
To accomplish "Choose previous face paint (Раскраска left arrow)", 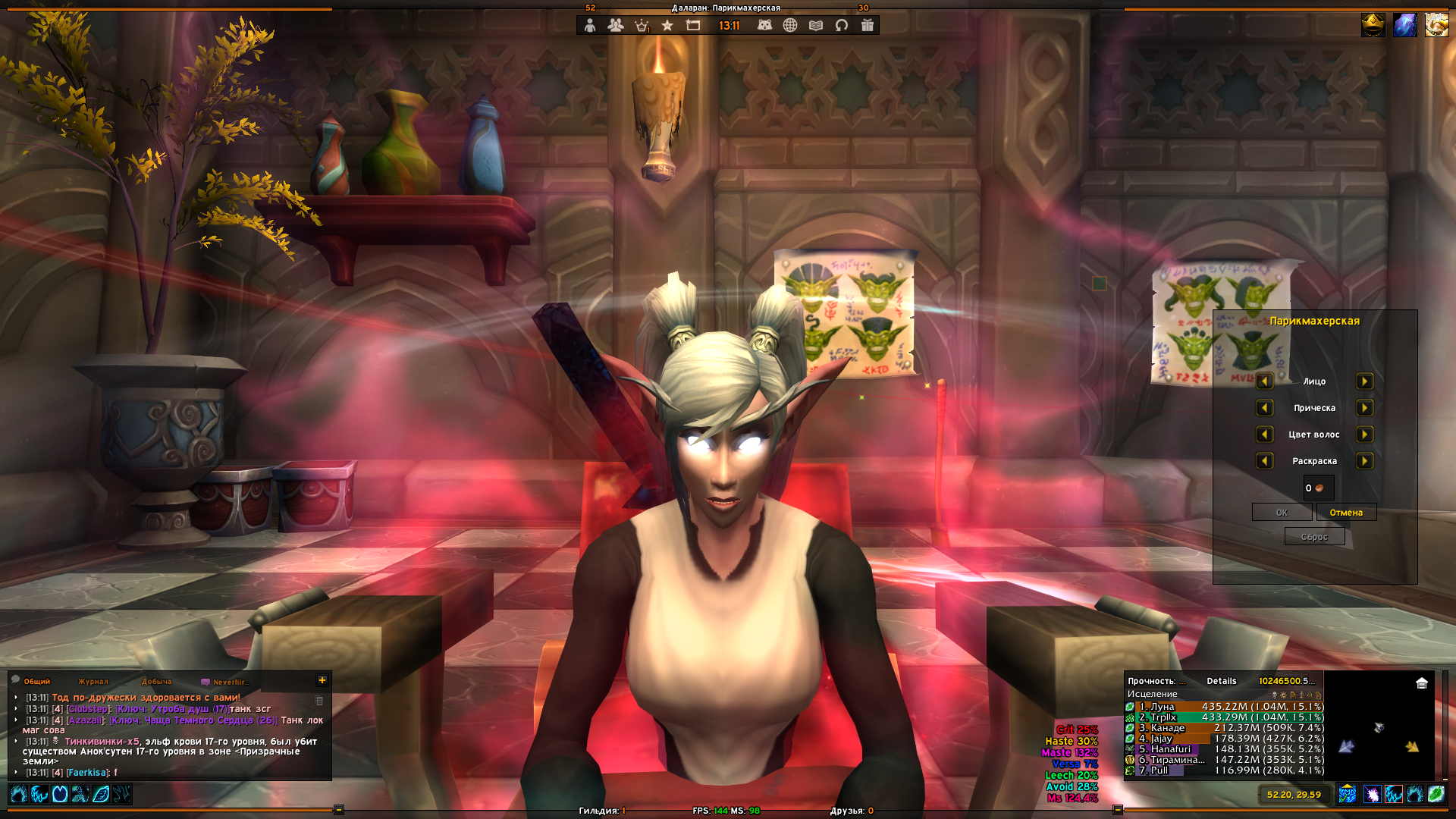I will [1264, 461].
